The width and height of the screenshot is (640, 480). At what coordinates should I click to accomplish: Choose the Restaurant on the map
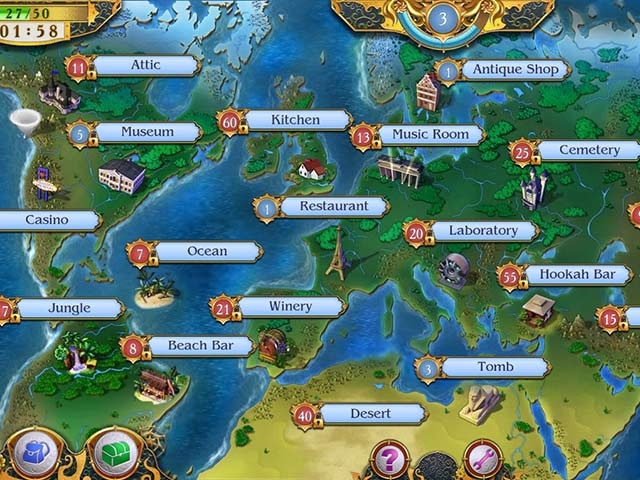click(332, 207)
